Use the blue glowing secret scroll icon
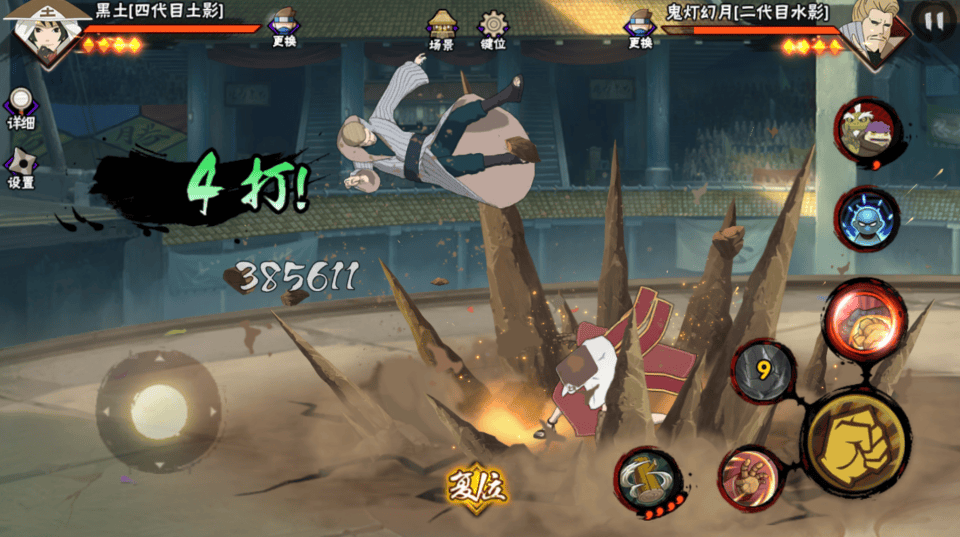 click(866, 219)
